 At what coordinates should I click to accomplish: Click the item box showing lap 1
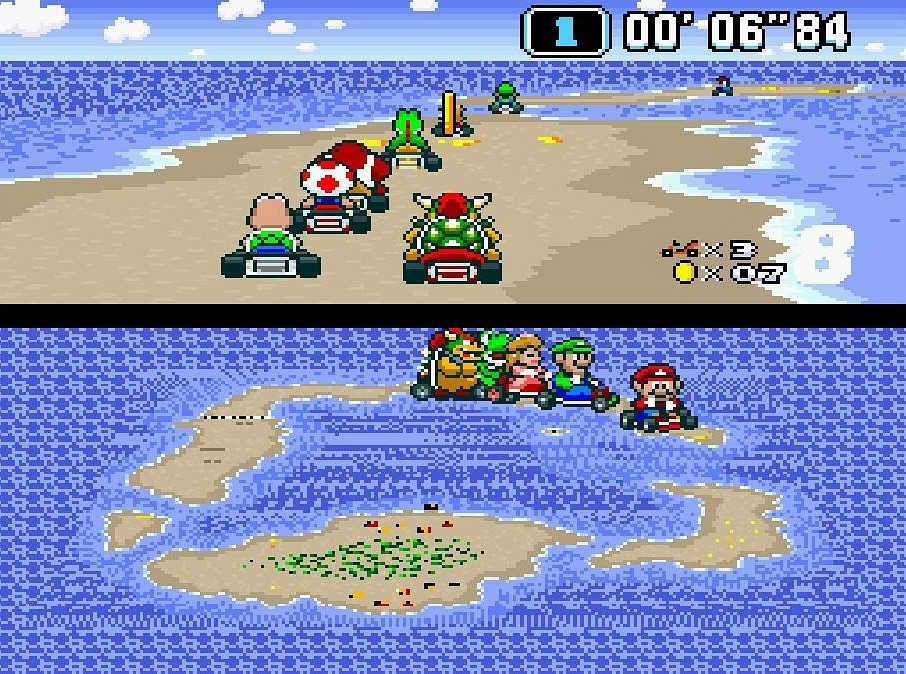coord(565,31)
